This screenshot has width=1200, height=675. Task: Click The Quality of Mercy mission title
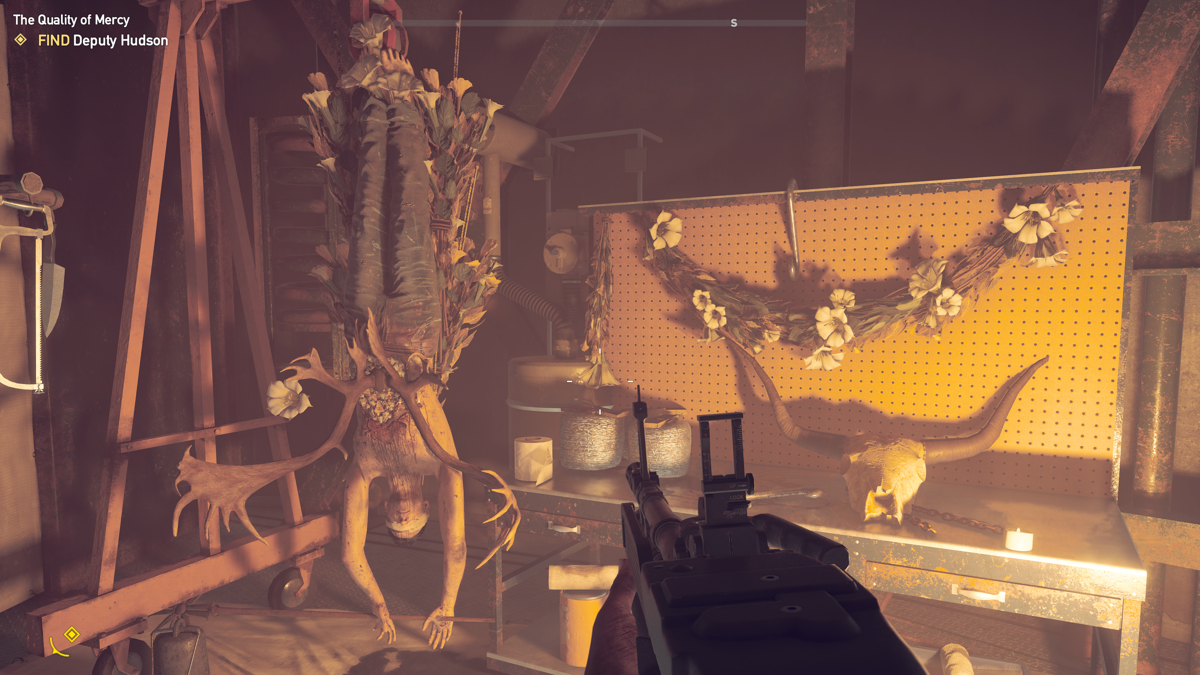(71, 20)
